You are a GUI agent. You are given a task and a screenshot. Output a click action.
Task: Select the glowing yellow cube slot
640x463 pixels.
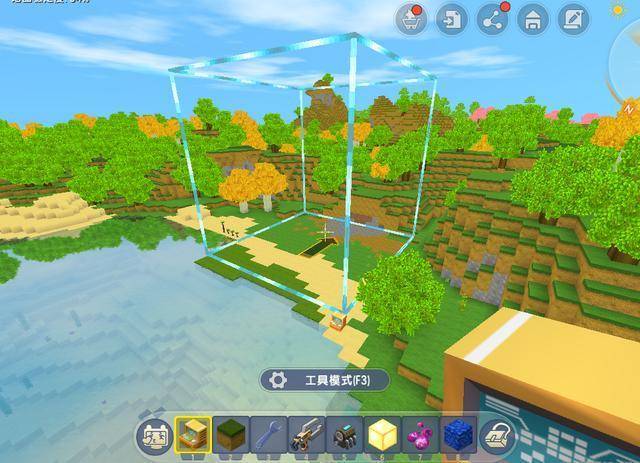click(x=381, y=434)
